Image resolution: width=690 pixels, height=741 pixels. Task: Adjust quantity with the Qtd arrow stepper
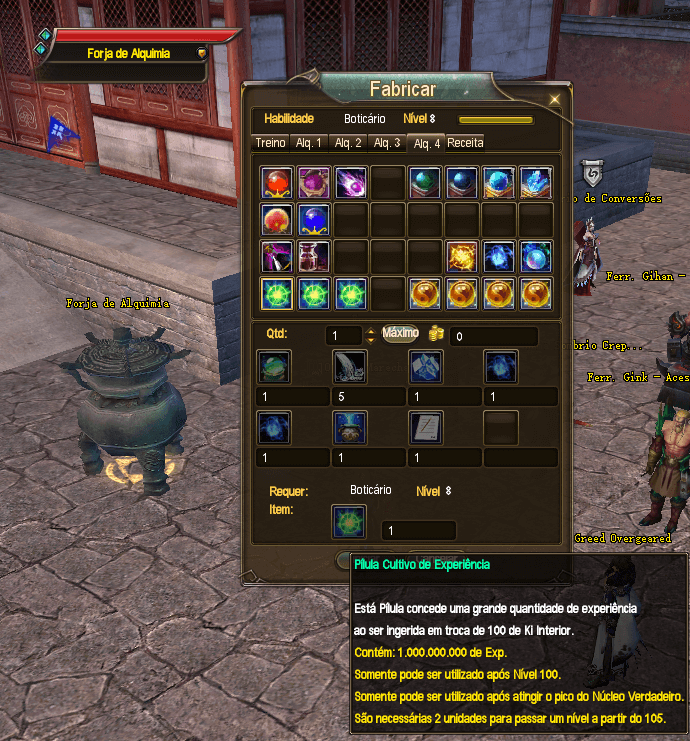pos(371,336)
